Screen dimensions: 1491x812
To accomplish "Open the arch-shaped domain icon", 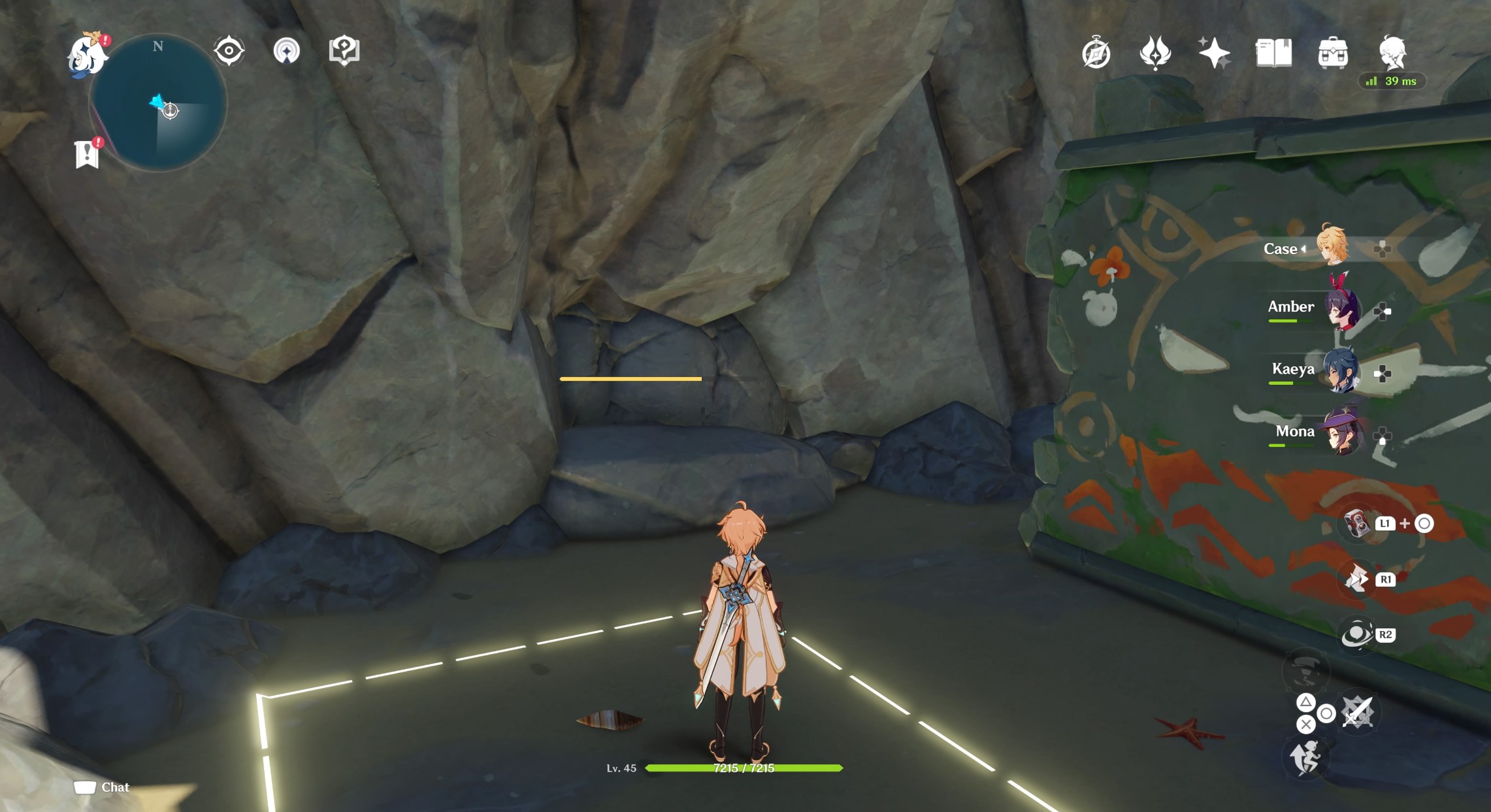I will [x=286, y=51].
